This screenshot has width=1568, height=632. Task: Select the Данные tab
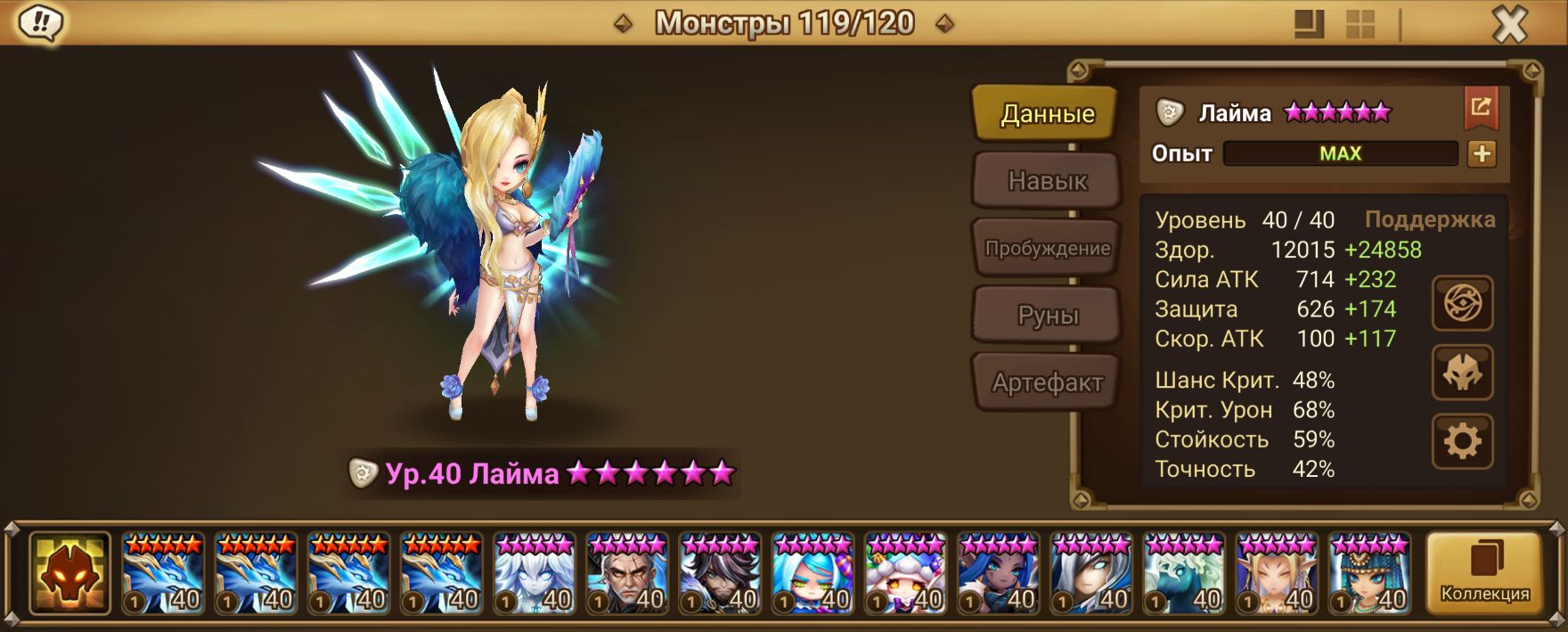coord(1047,113)
